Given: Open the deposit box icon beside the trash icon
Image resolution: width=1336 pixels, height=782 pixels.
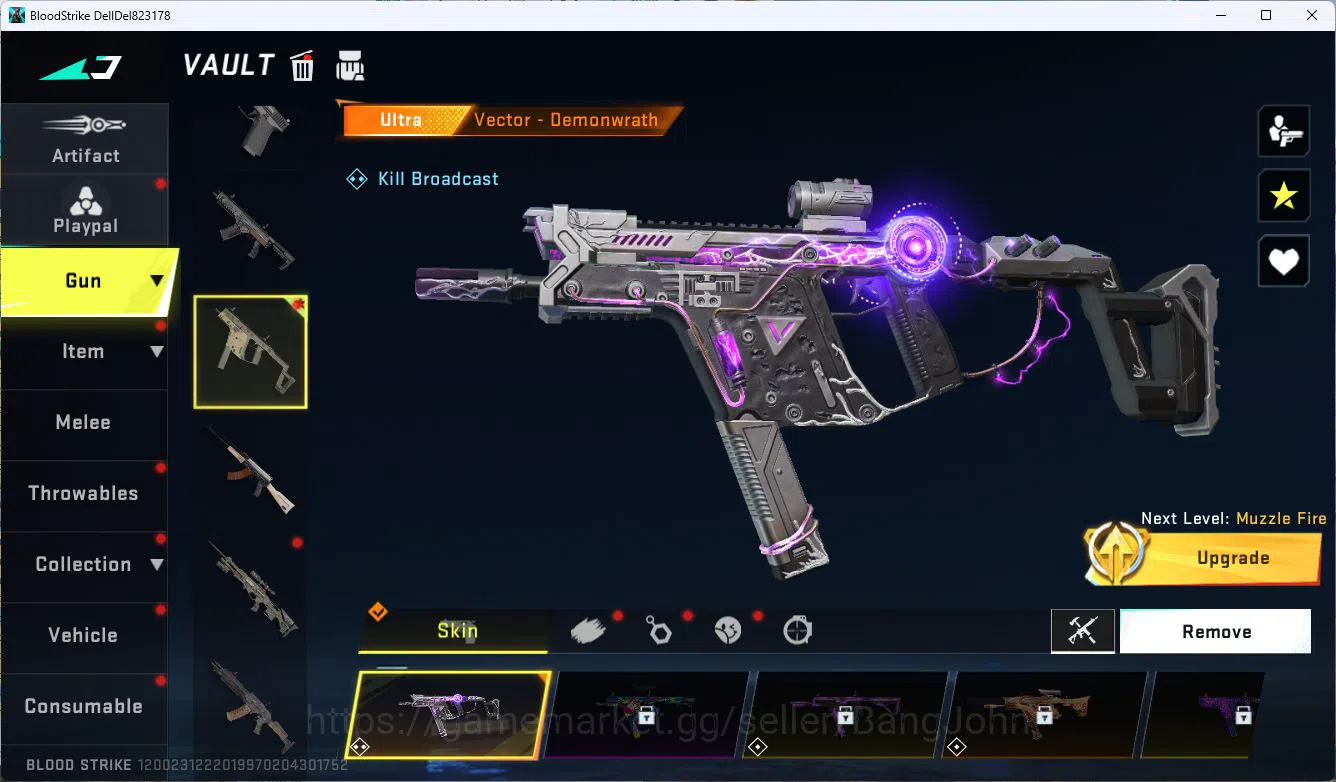Looking at the screenshot, I should tap(350, 65).
